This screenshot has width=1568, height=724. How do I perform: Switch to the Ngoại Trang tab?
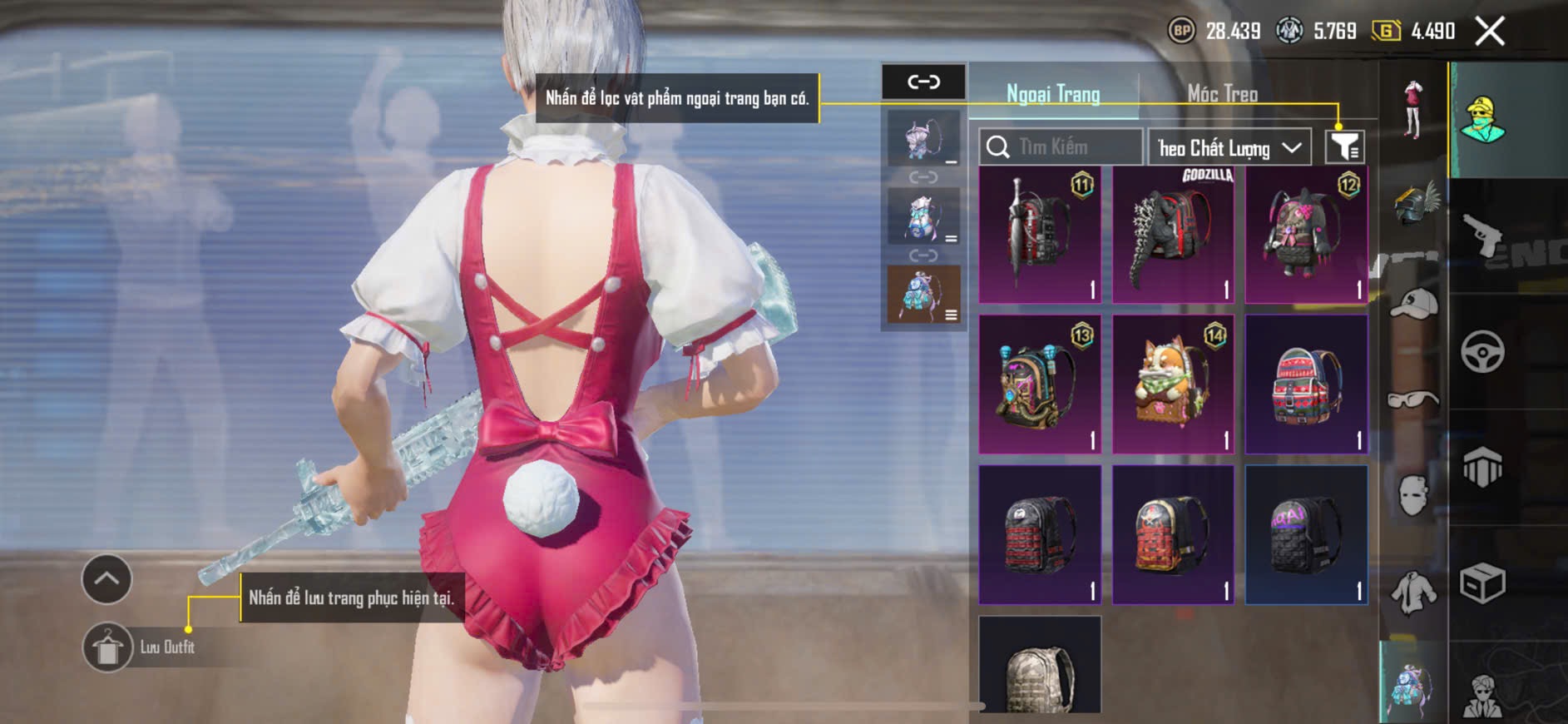click(1053, 94)
